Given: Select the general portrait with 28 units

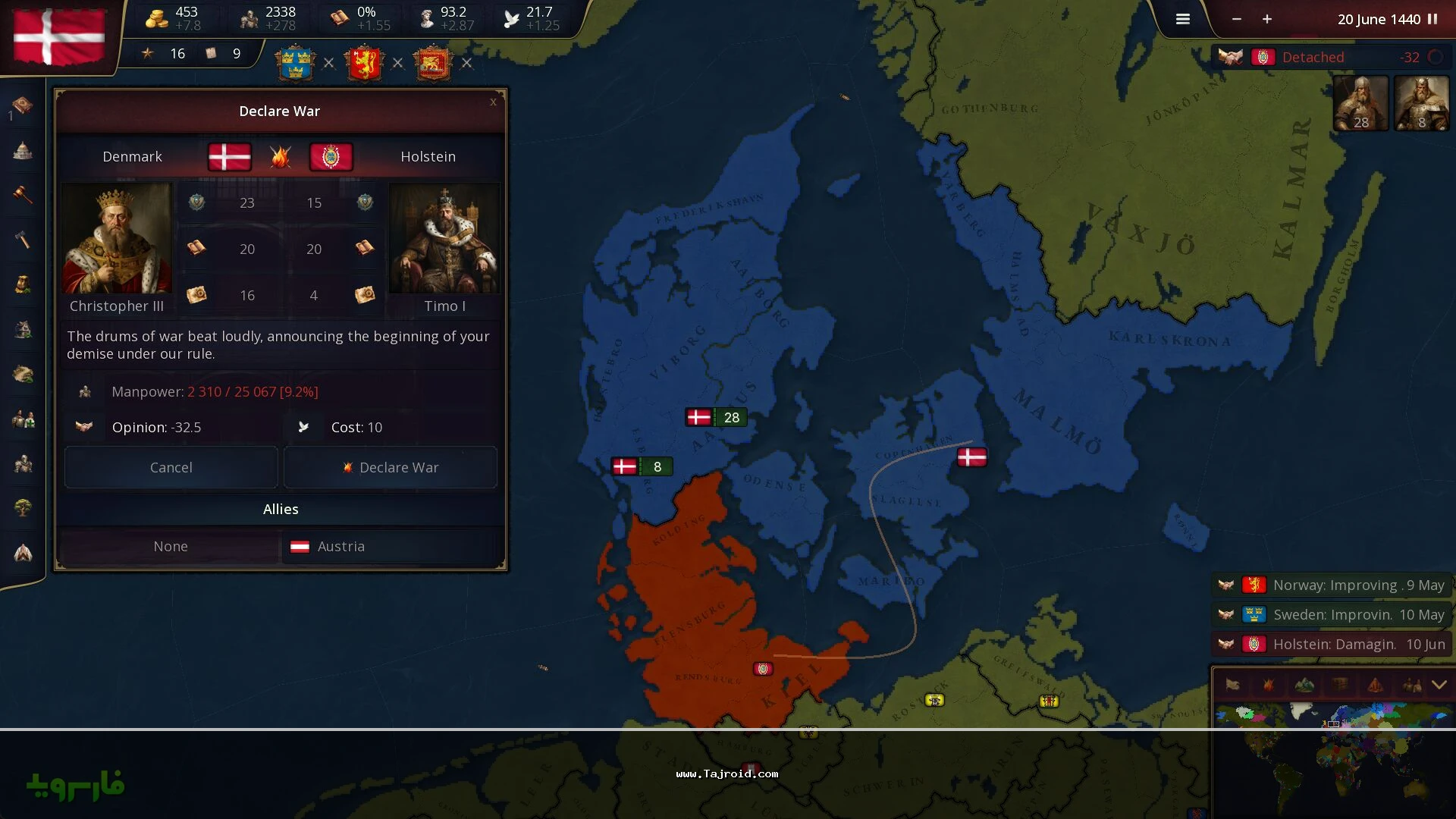Looking at the screenshot, I should click(1361, 103).
